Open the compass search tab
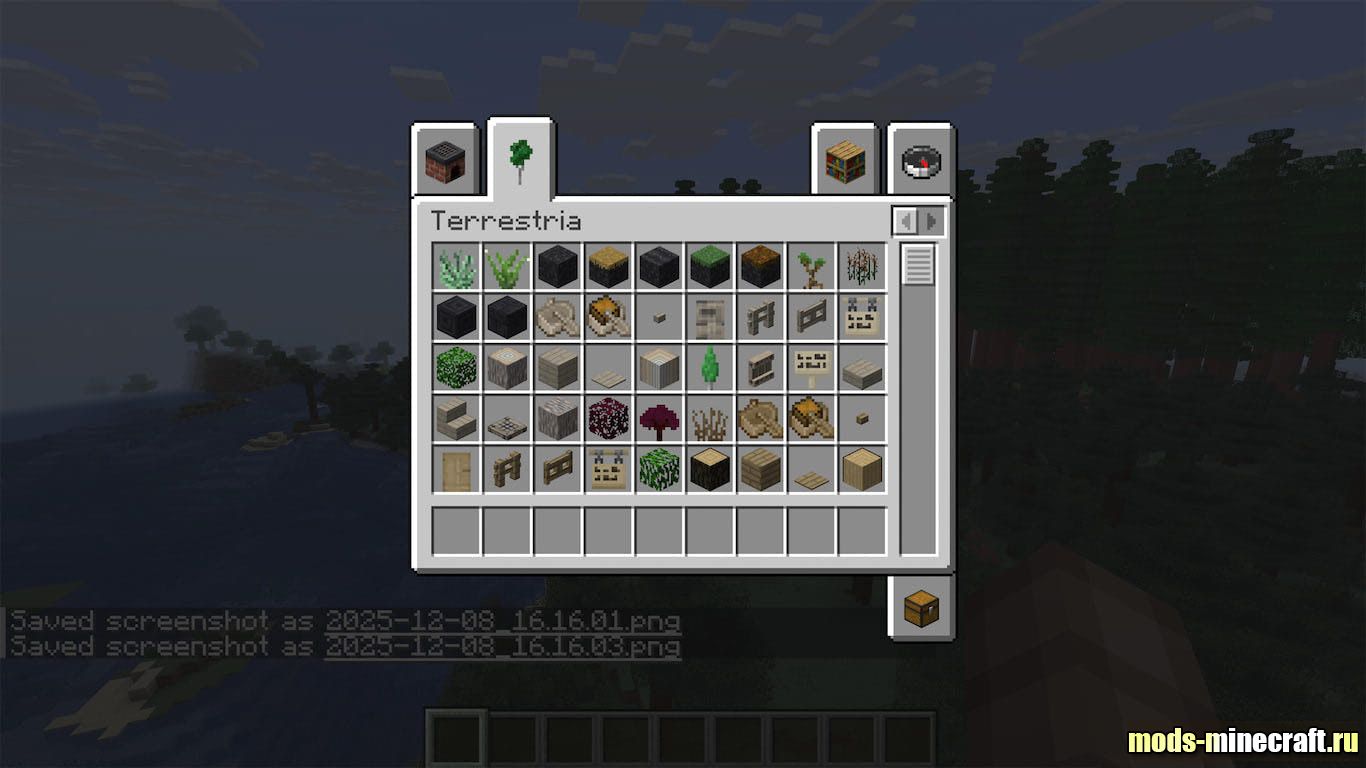This screenshot has height=768, width=1366. [921, 161]
